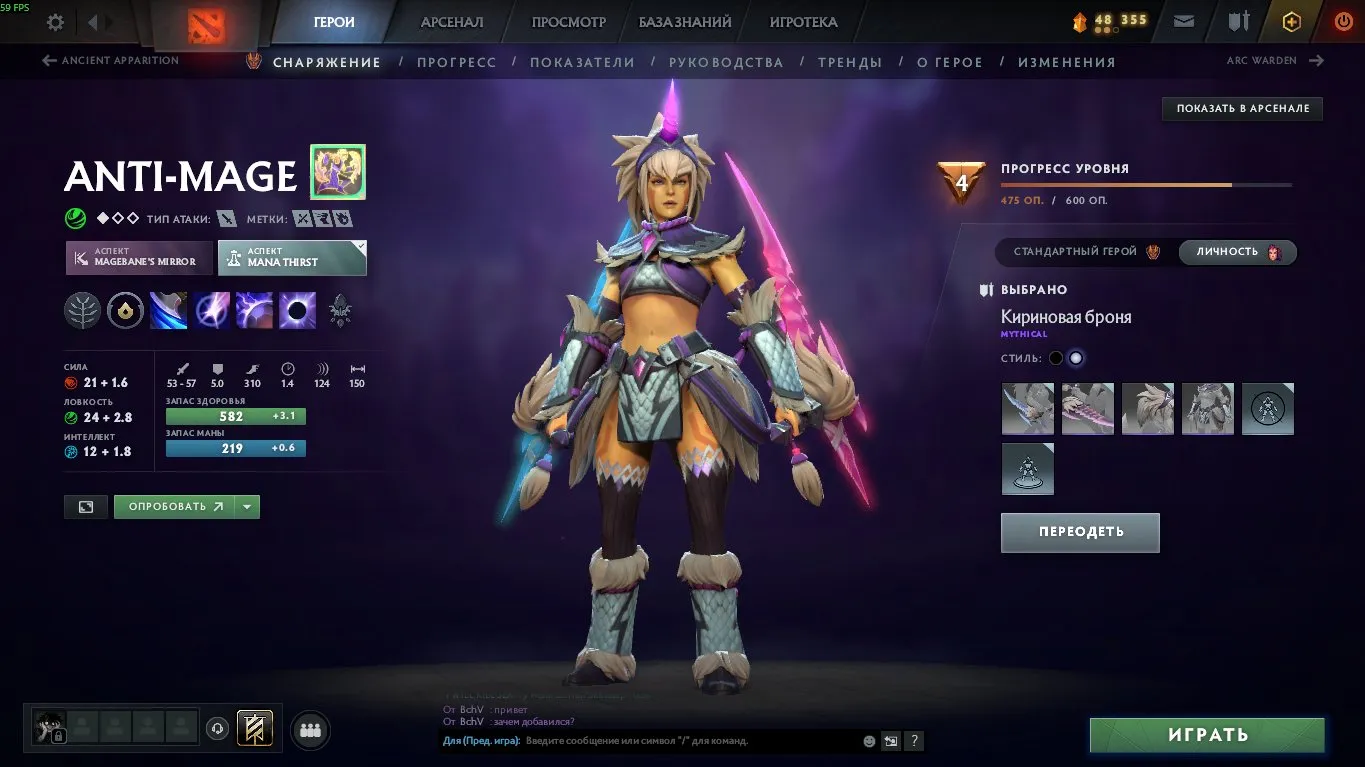Select the second style radio circle
The height and width of the screenshot is (767, 1365).
(x=1075, y=357)
